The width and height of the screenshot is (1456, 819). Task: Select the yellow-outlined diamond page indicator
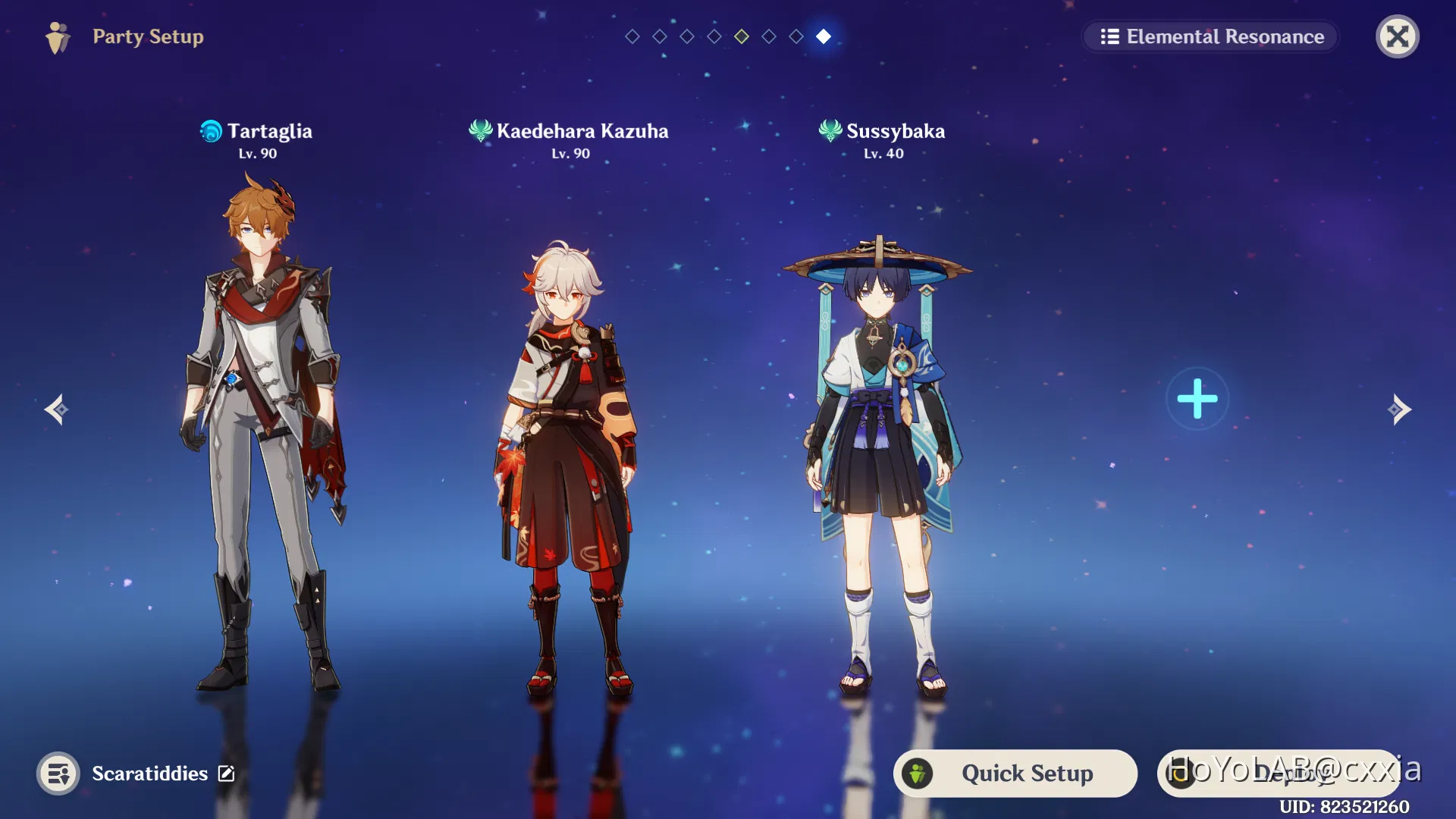pos(742,36)
